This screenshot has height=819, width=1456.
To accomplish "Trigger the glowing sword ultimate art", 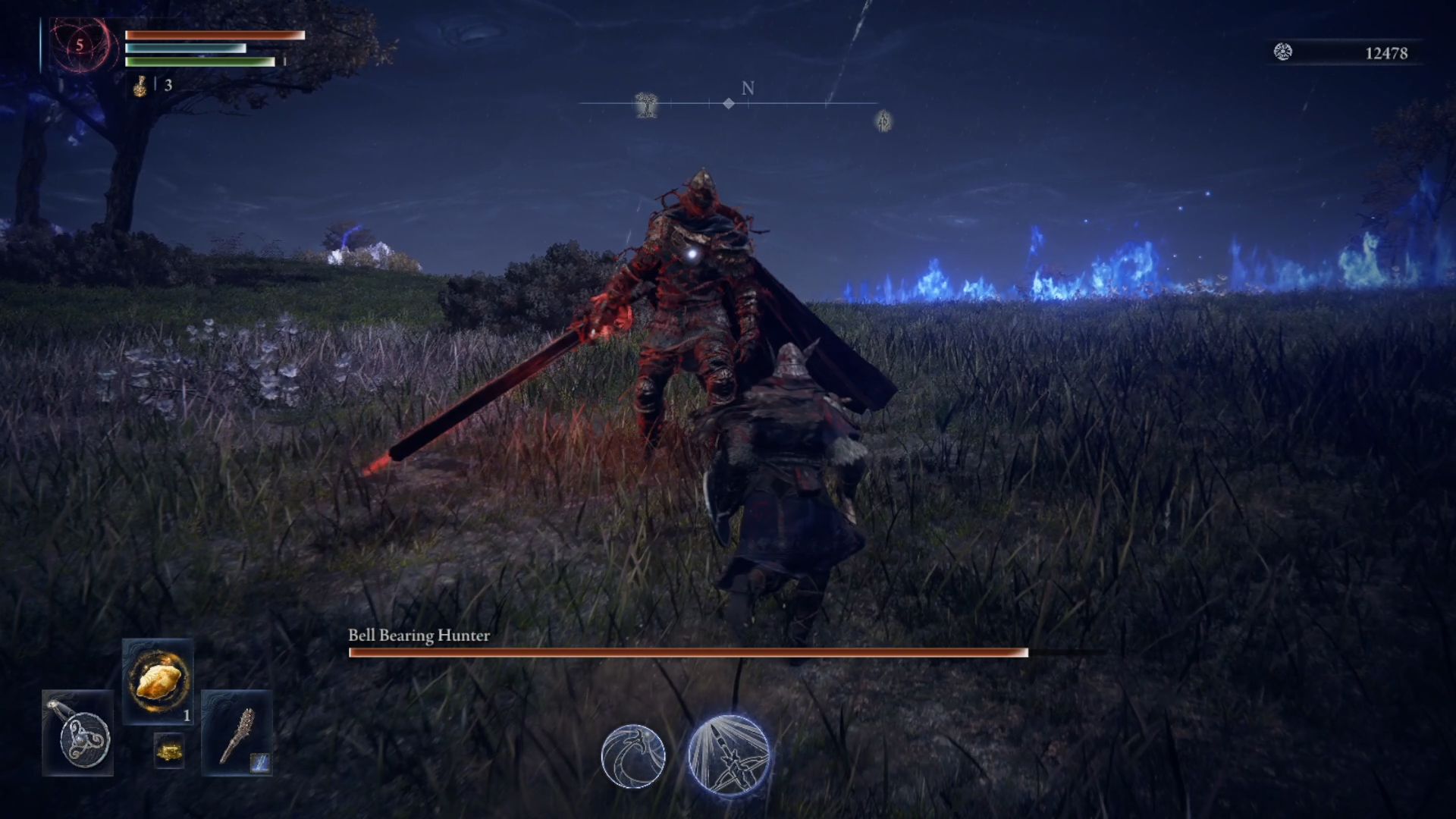I will (x=729, y=755).
